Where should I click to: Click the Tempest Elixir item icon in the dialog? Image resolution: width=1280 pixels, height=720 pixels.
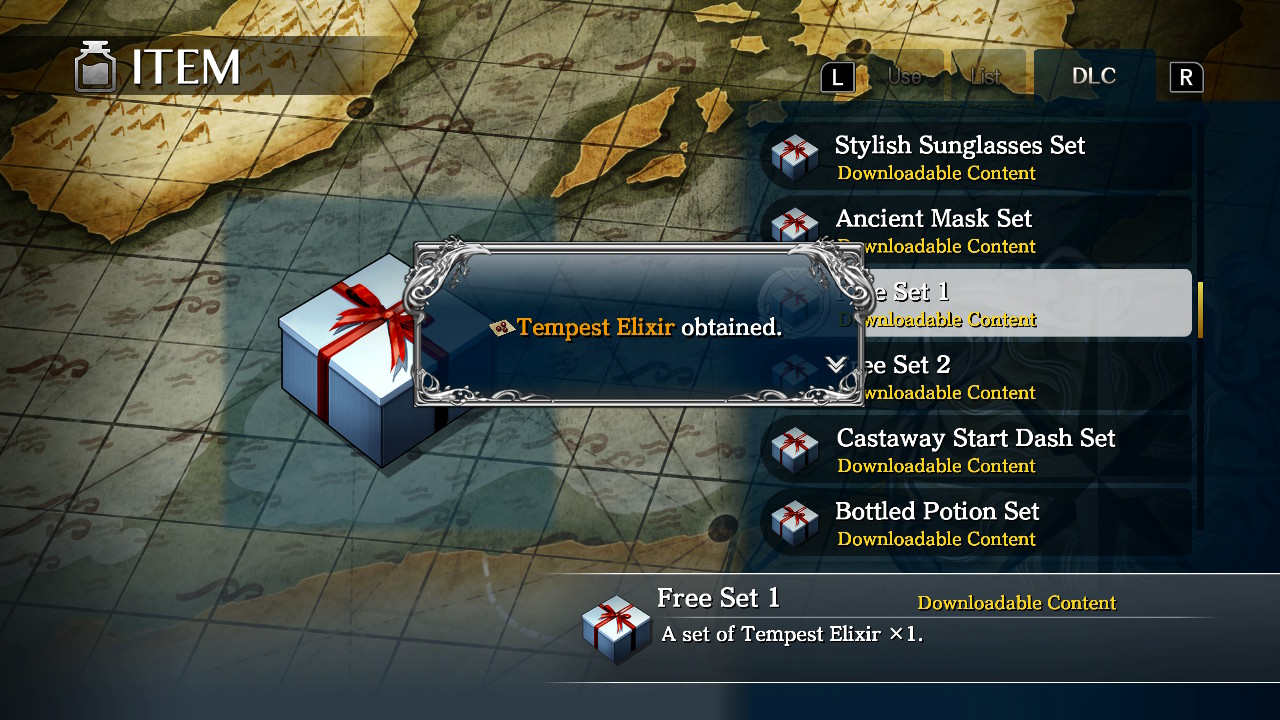500,327
